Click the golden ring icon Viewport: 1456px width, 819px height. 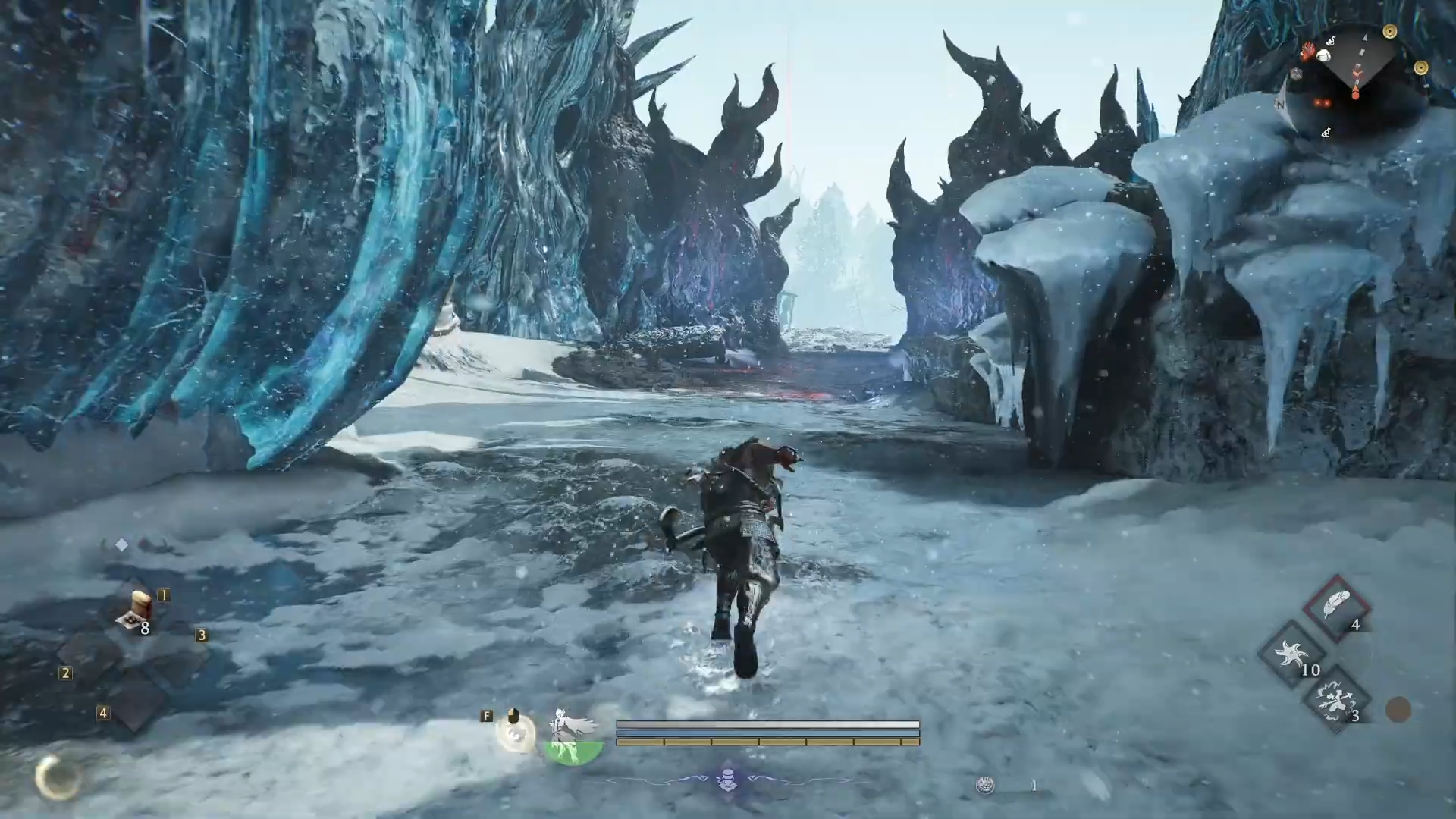pyautogui.click(x=56, y=777)
